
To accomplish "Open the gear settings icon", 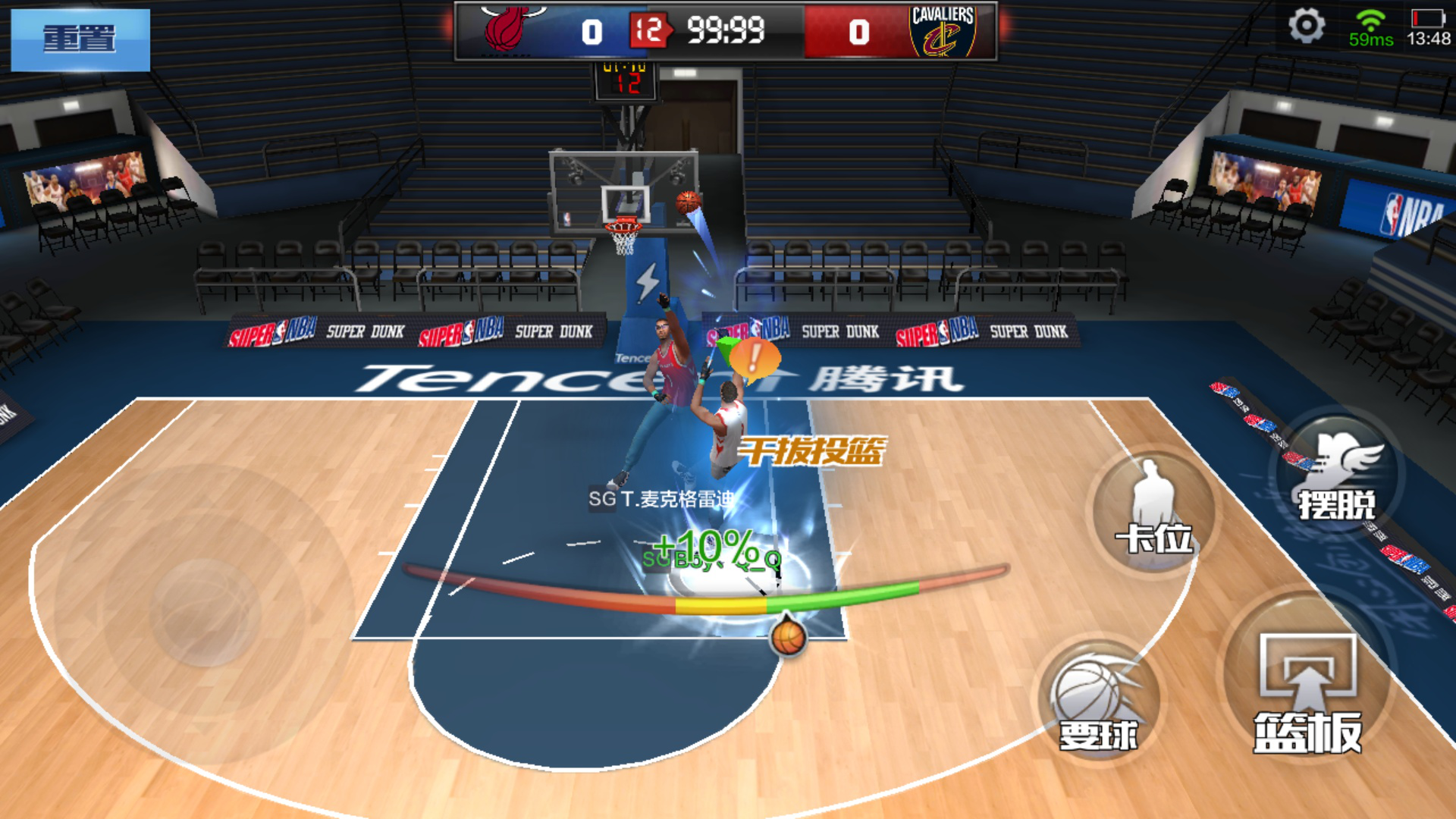I will (1306, 27).
